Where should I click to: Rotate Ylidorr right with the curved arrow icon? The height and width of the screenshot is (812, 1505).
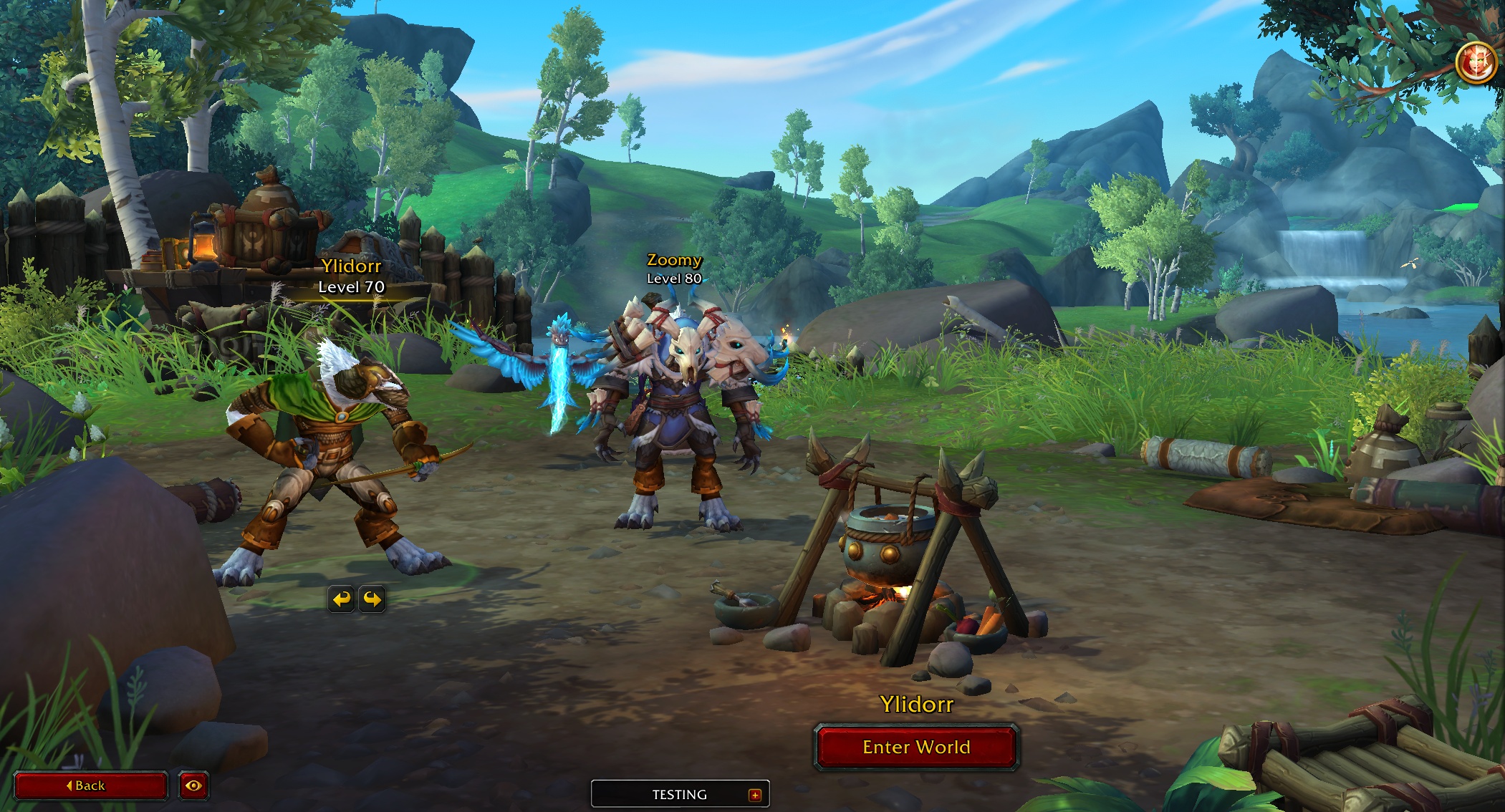[373, 600]
